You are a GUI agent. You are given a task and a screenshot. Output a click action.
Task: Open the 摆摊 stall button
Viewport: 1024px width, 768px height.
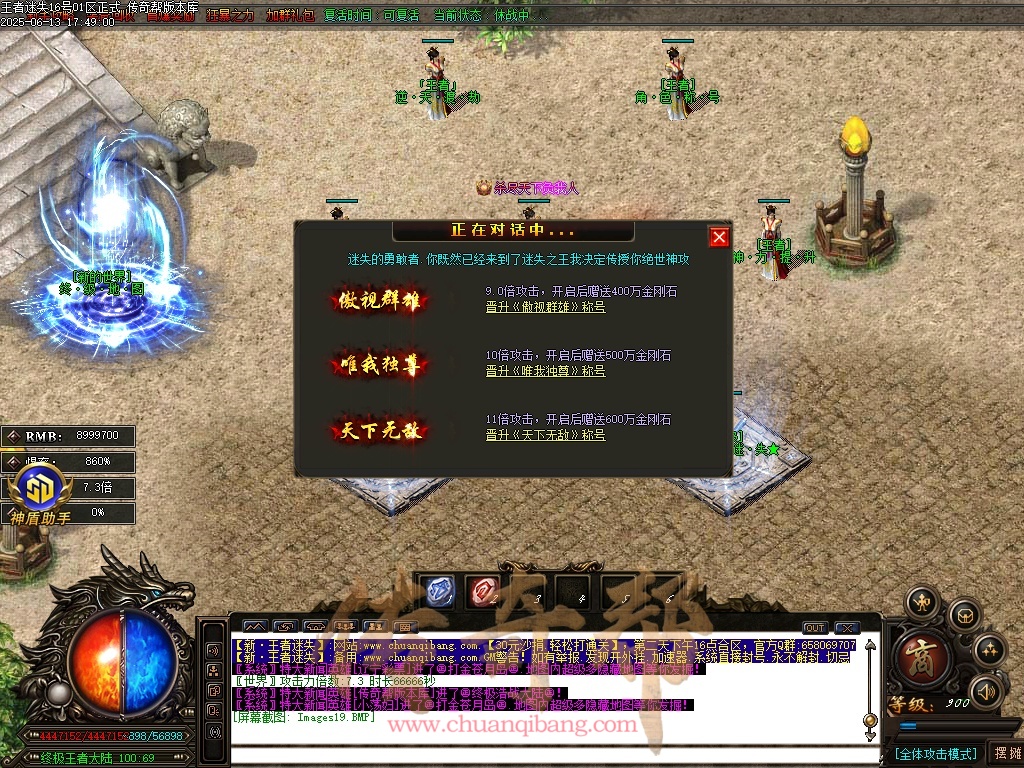point(1005,753)
